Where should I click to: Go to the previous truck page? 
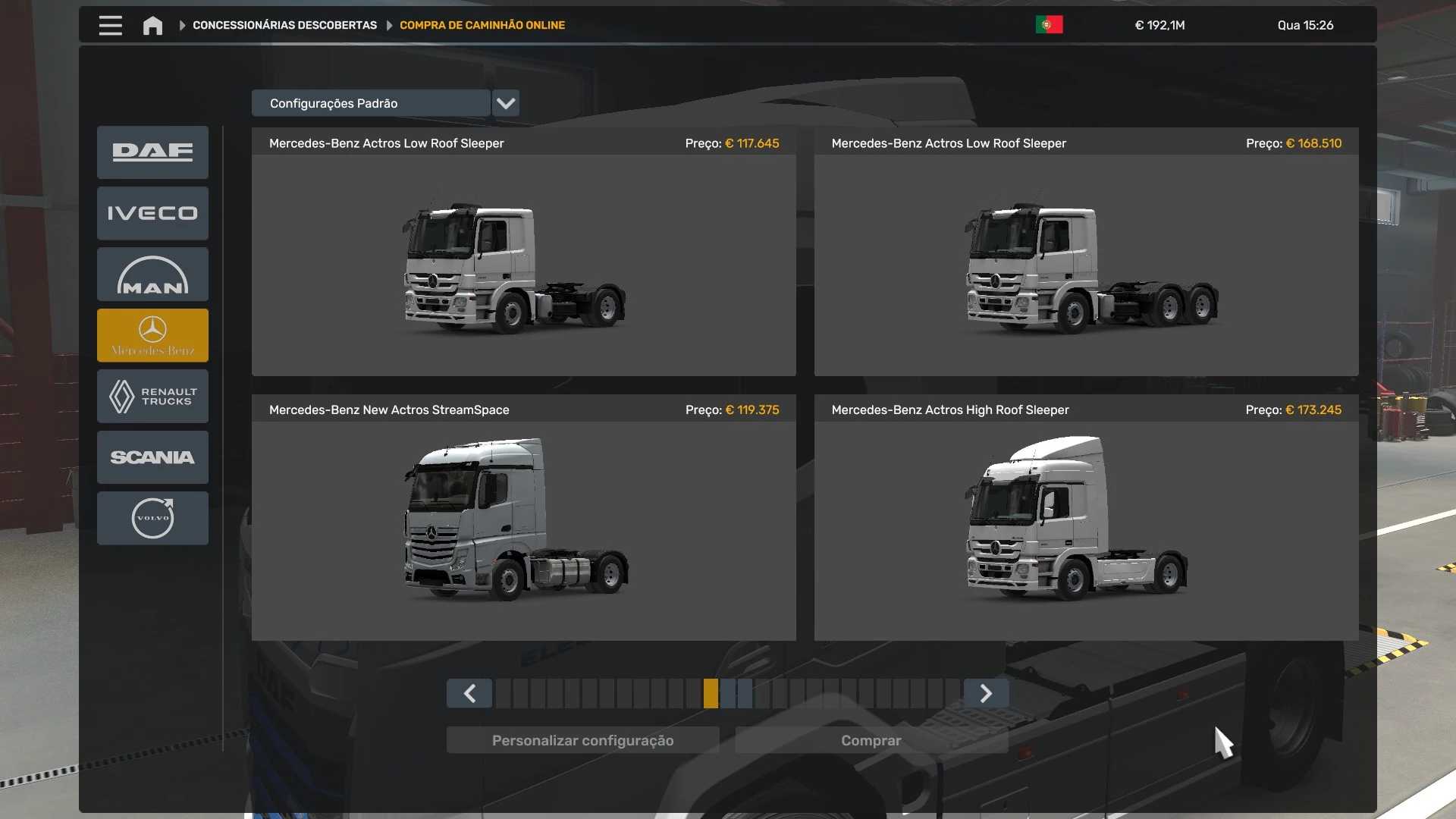click(x=469, y=693)
